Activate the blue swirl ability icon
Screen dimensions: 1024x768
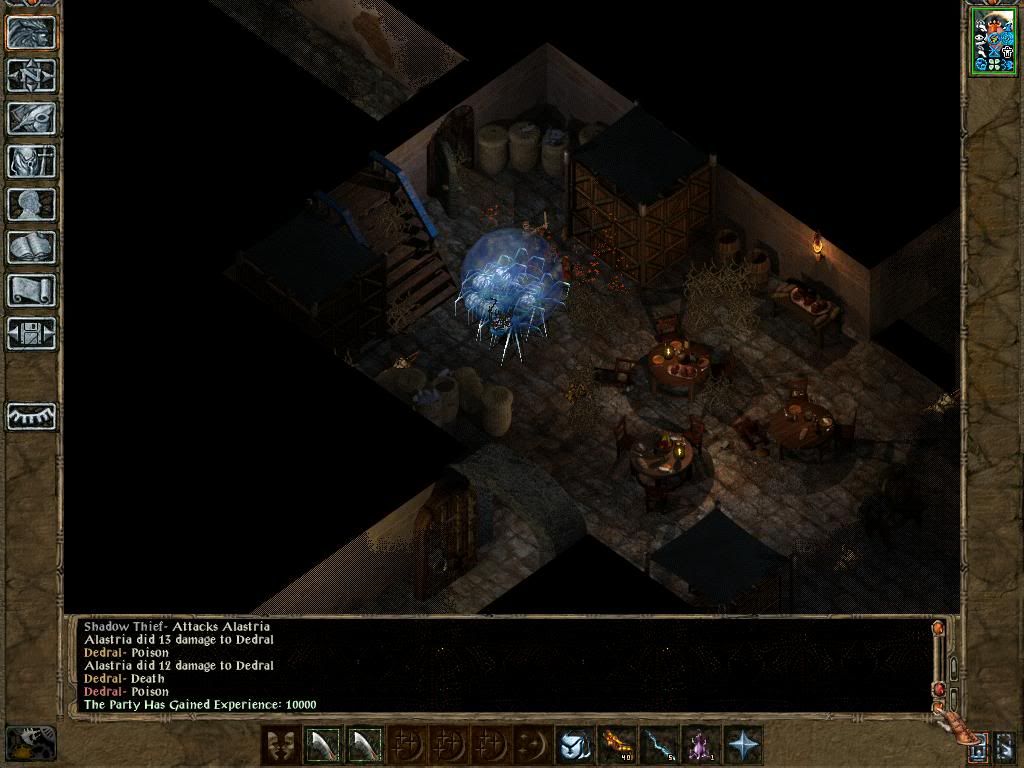click(574, 745)
